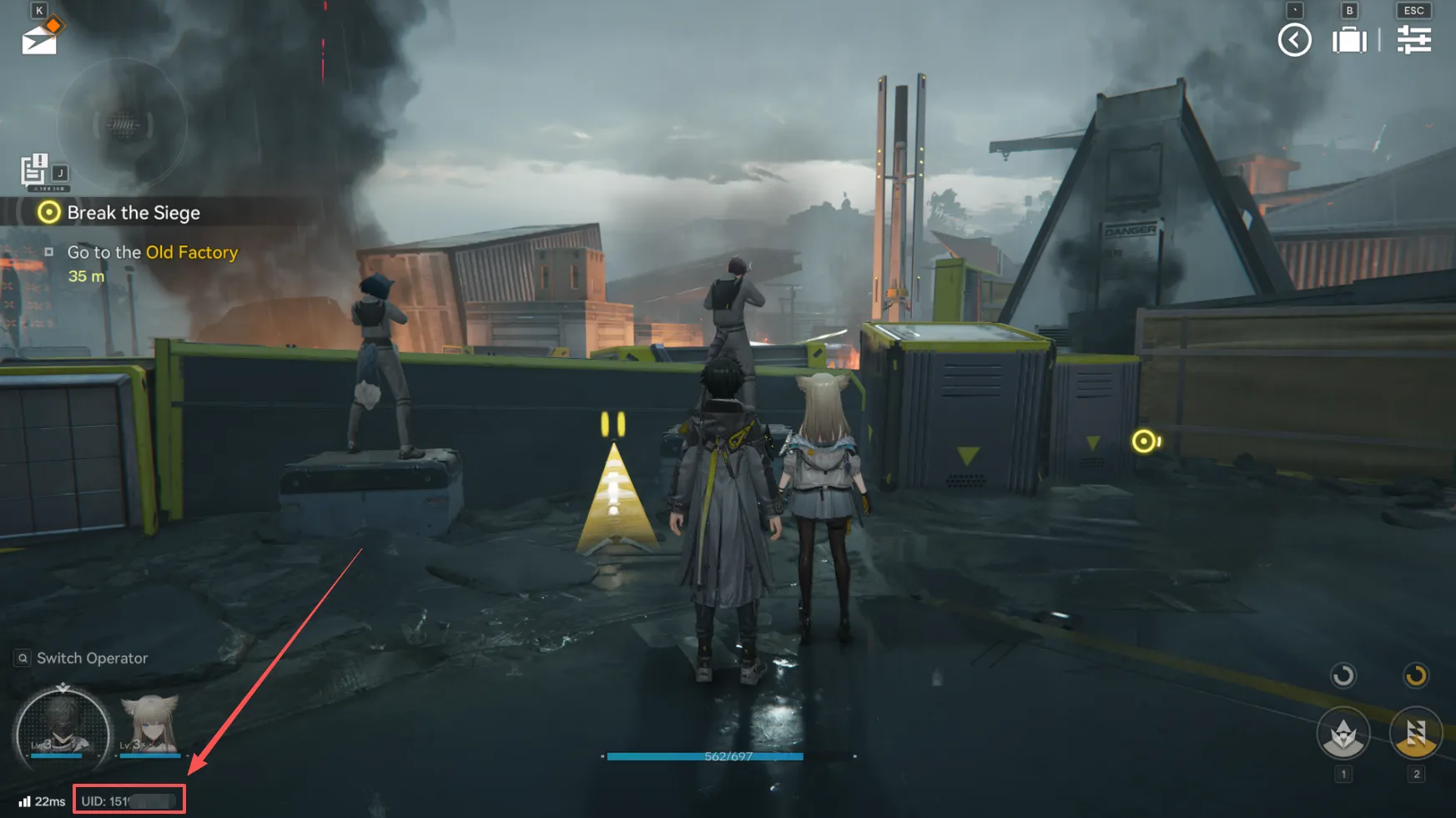Screen dimensions: 1456x818
Task: Open the settings sliders menu
Action: [x=1413, y=40]
